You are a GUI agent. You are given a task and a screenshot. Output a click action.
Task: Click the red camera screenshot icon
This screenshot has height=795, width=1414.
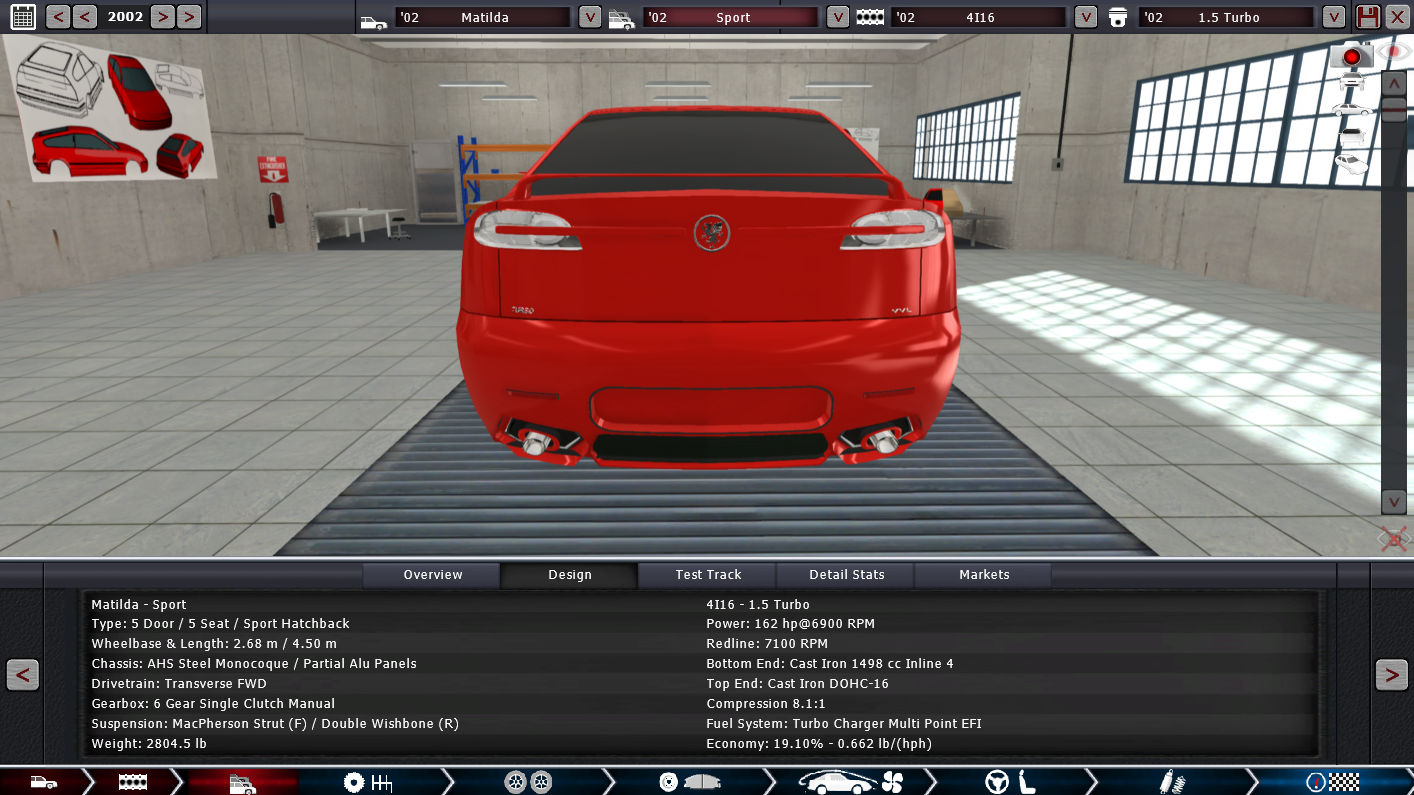coord(1351,56)
